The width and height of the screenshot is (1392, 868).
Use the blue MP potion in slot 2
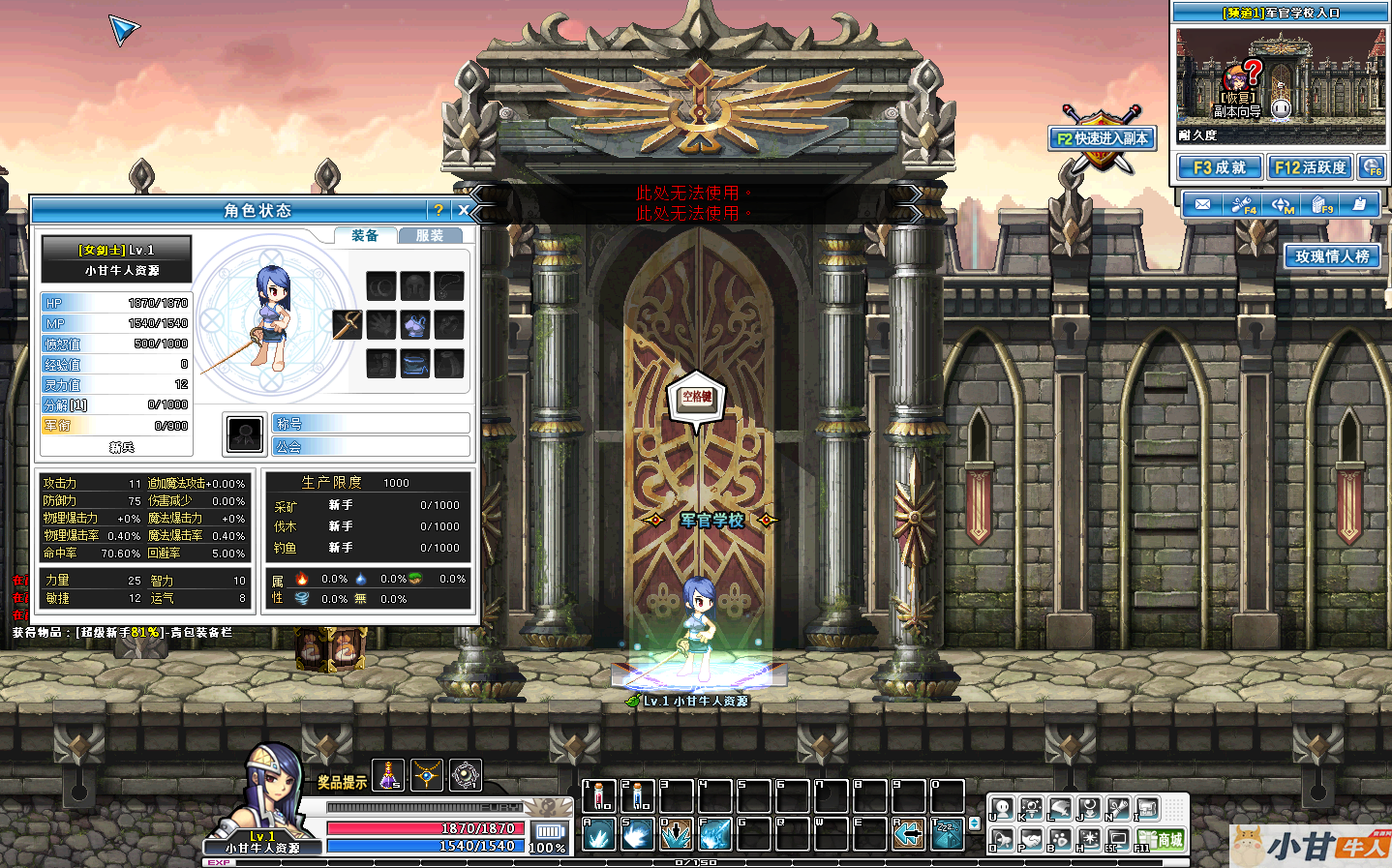tap(638, 796)
